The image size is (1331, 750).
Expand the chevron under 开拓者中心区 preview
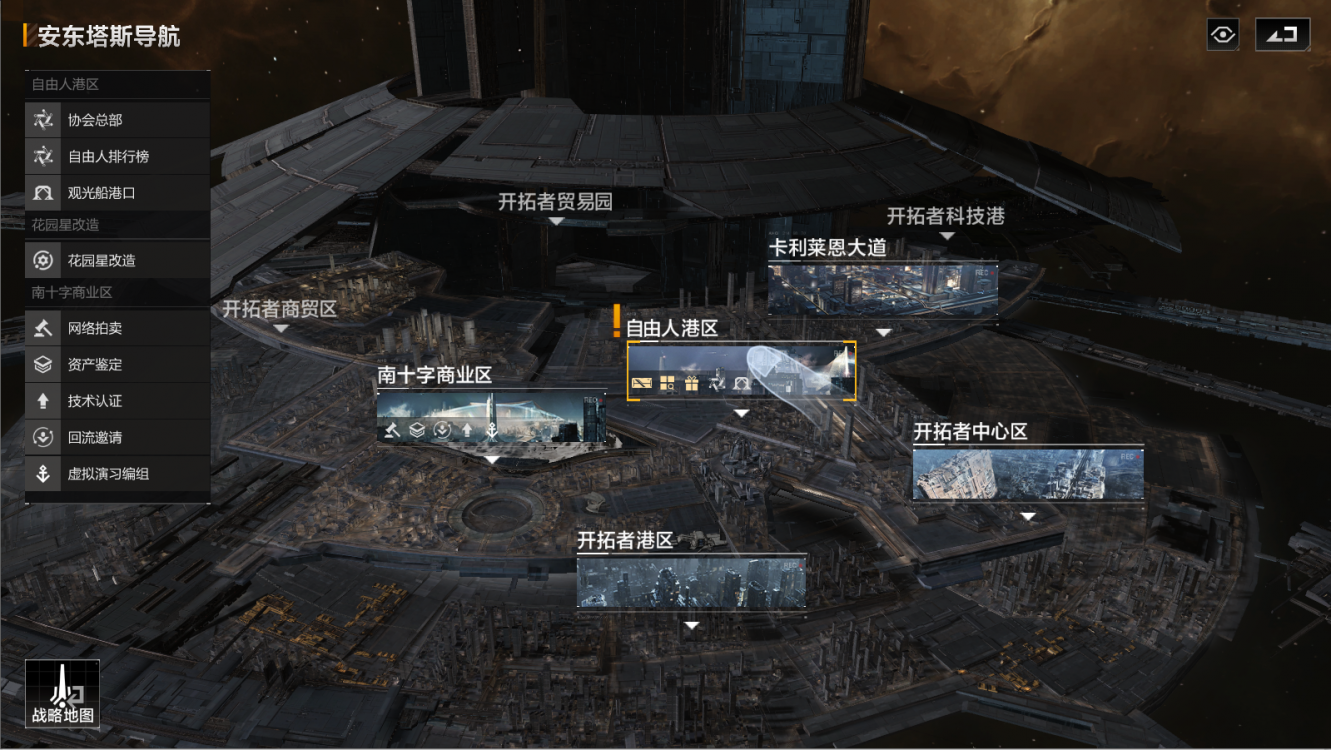[1027, 515]
